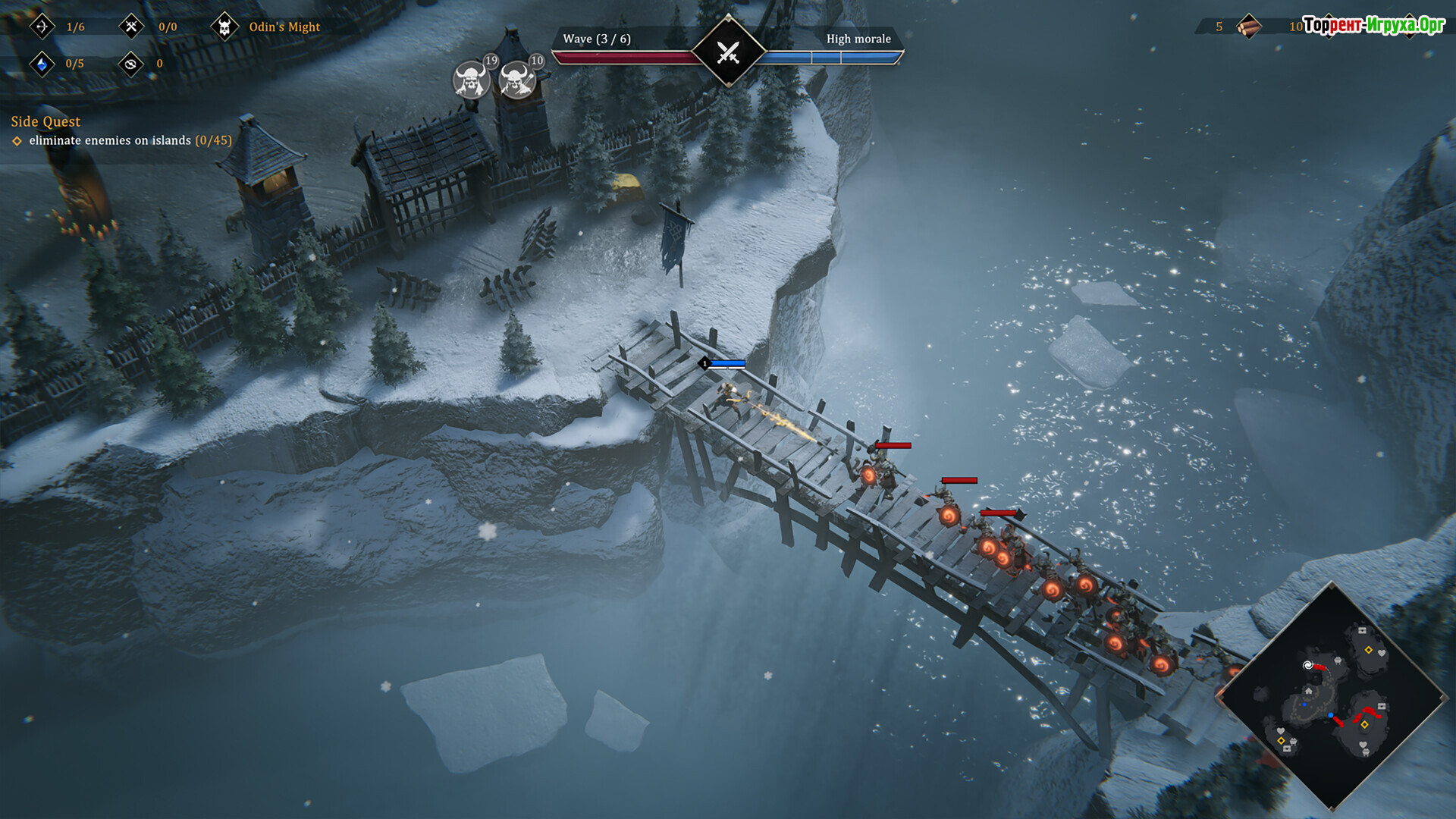Activate the Odin's Might ability icon
Image resolution: width=1456 pixels, height=819 pixels.
pyautogui.click(x=224, y=27)
